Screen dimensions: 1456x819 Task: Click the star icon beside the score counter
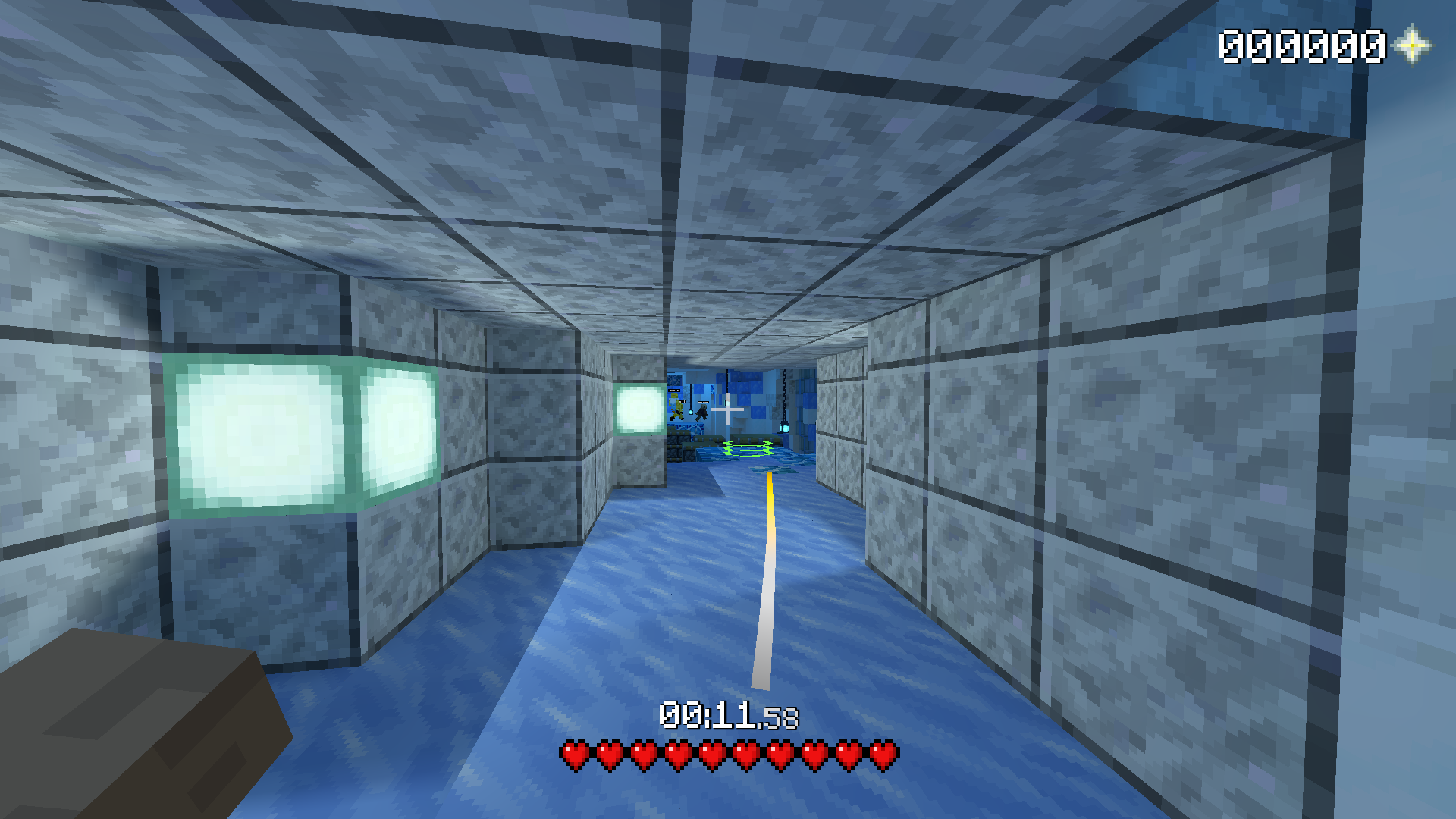1412,47
